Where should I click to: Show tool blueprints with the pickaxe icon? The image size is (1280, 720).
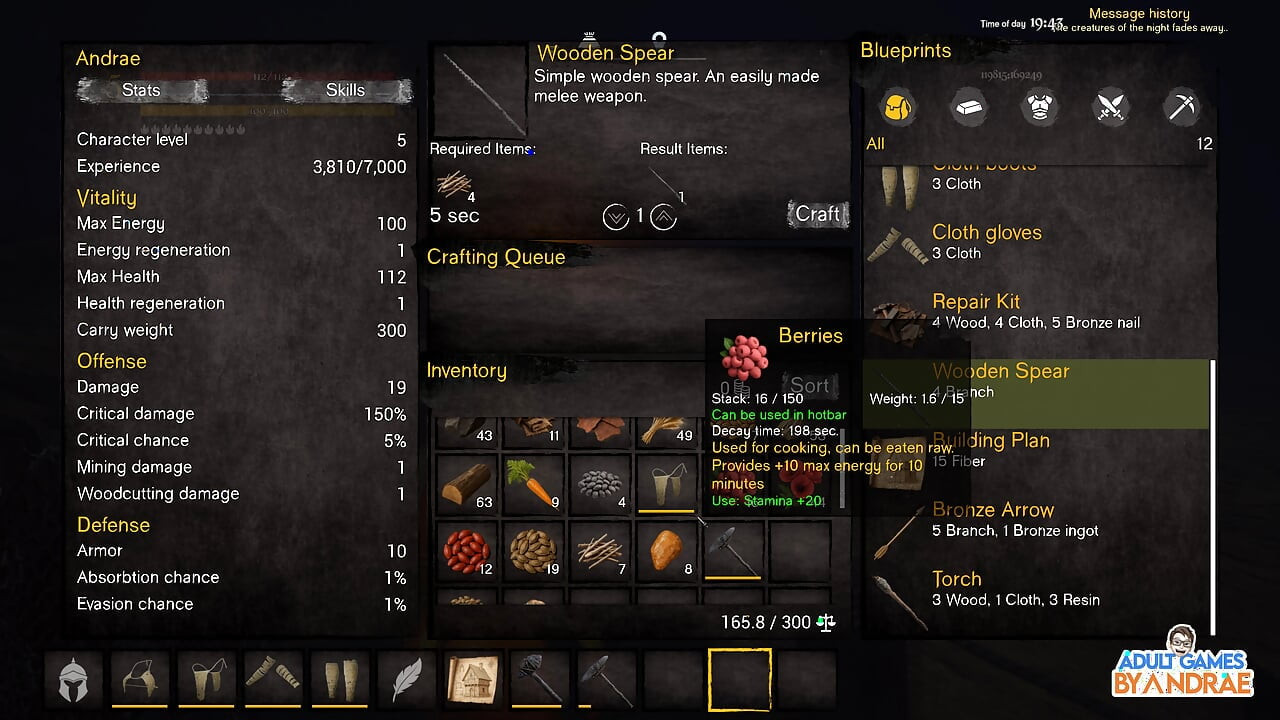[1182, 106]
